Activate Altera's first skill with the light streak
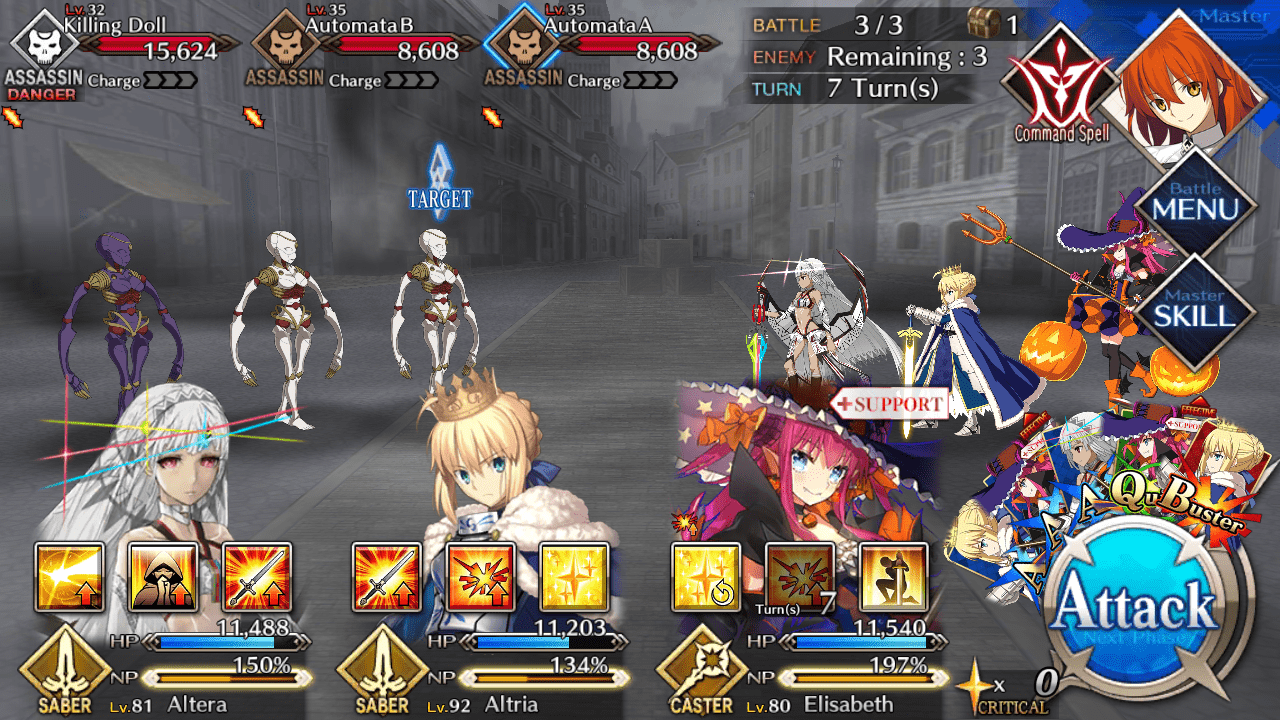Image resolution: width=1280 pixels, height=720 pixels. pos(69,577)
